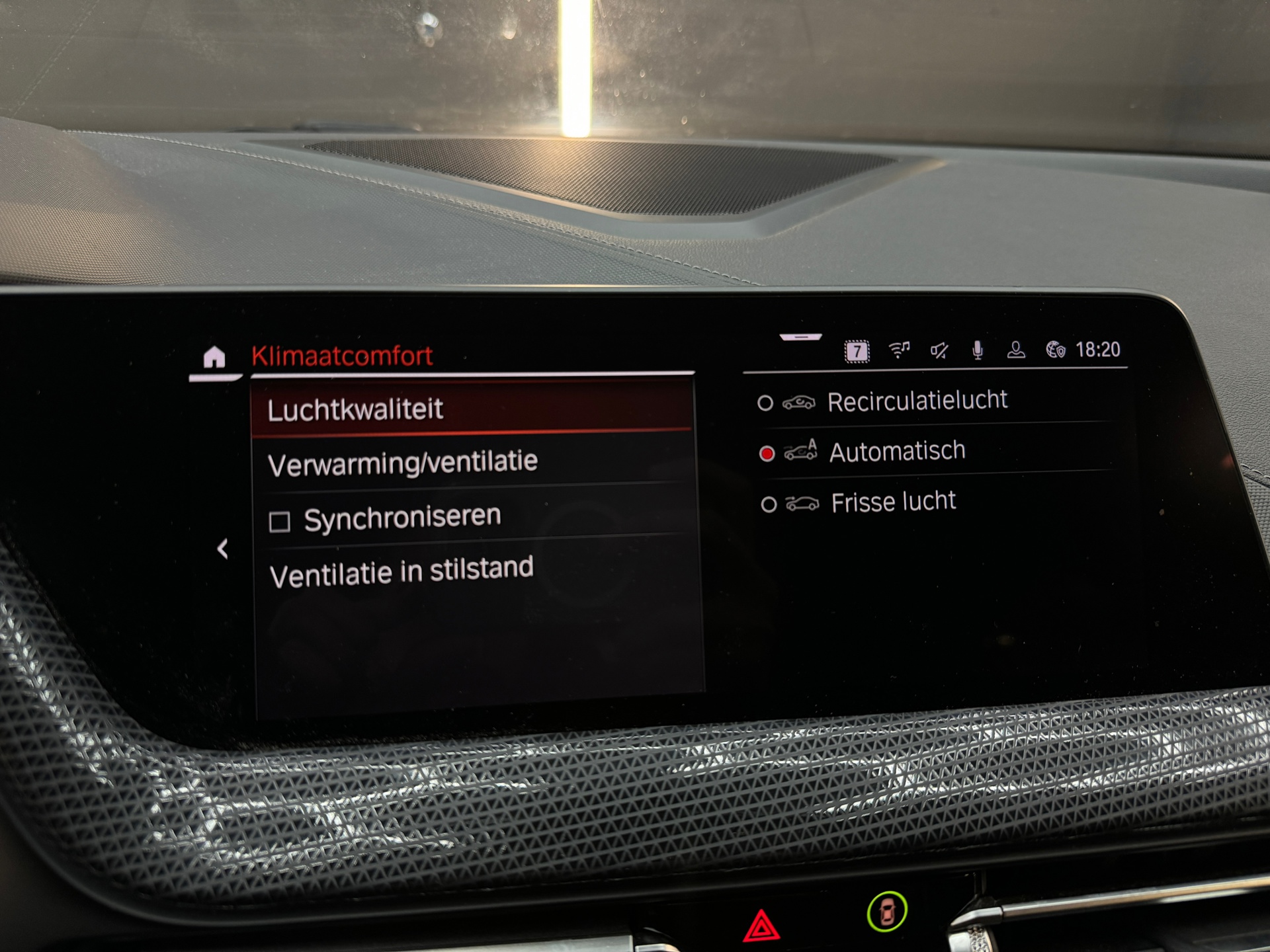Open the globe privacy status icon
This screenshot has width=1270, height=952.
1055,350
